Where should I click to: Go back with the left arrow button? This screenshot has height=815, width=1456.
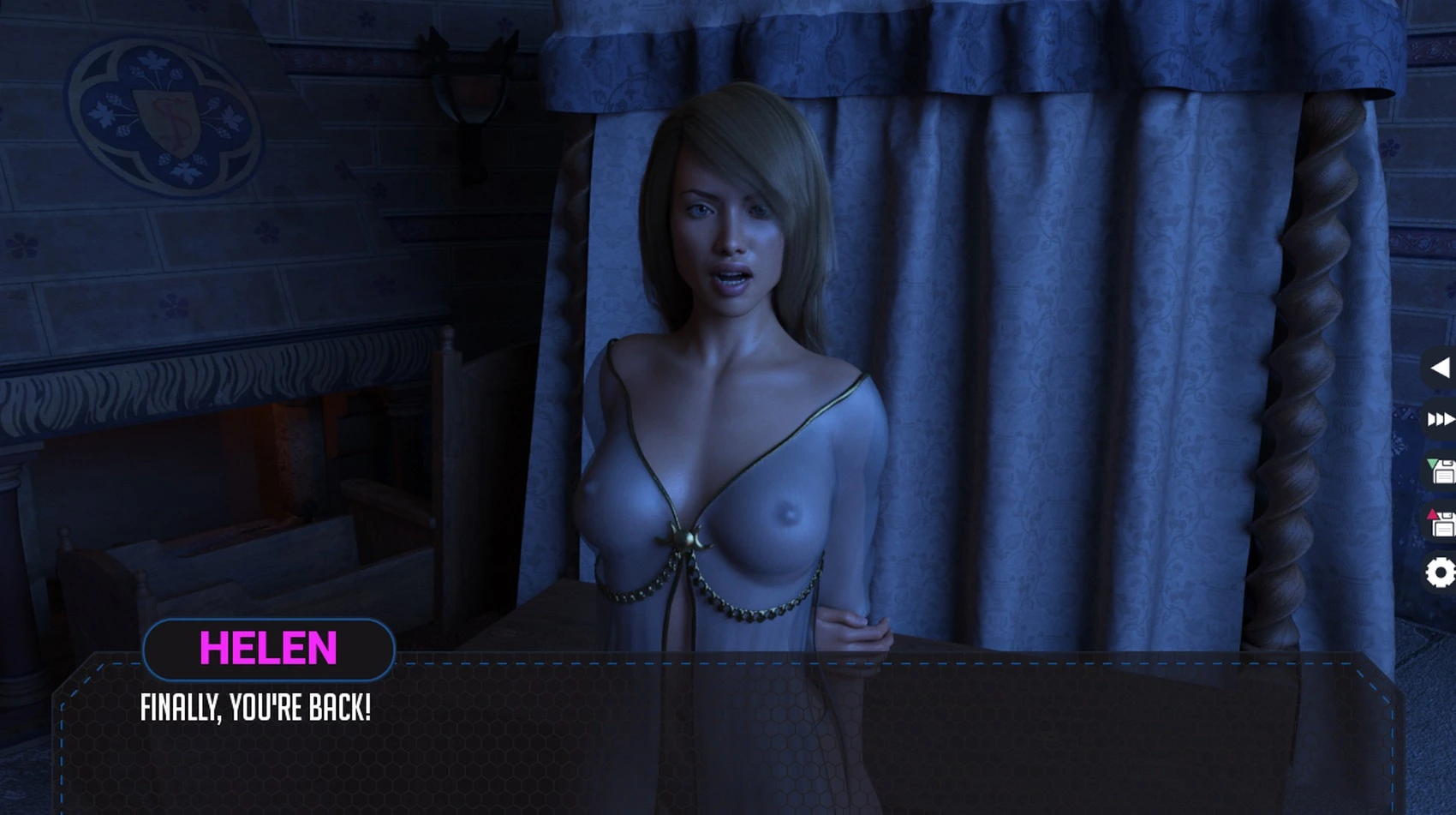(x=1440, y=369)
